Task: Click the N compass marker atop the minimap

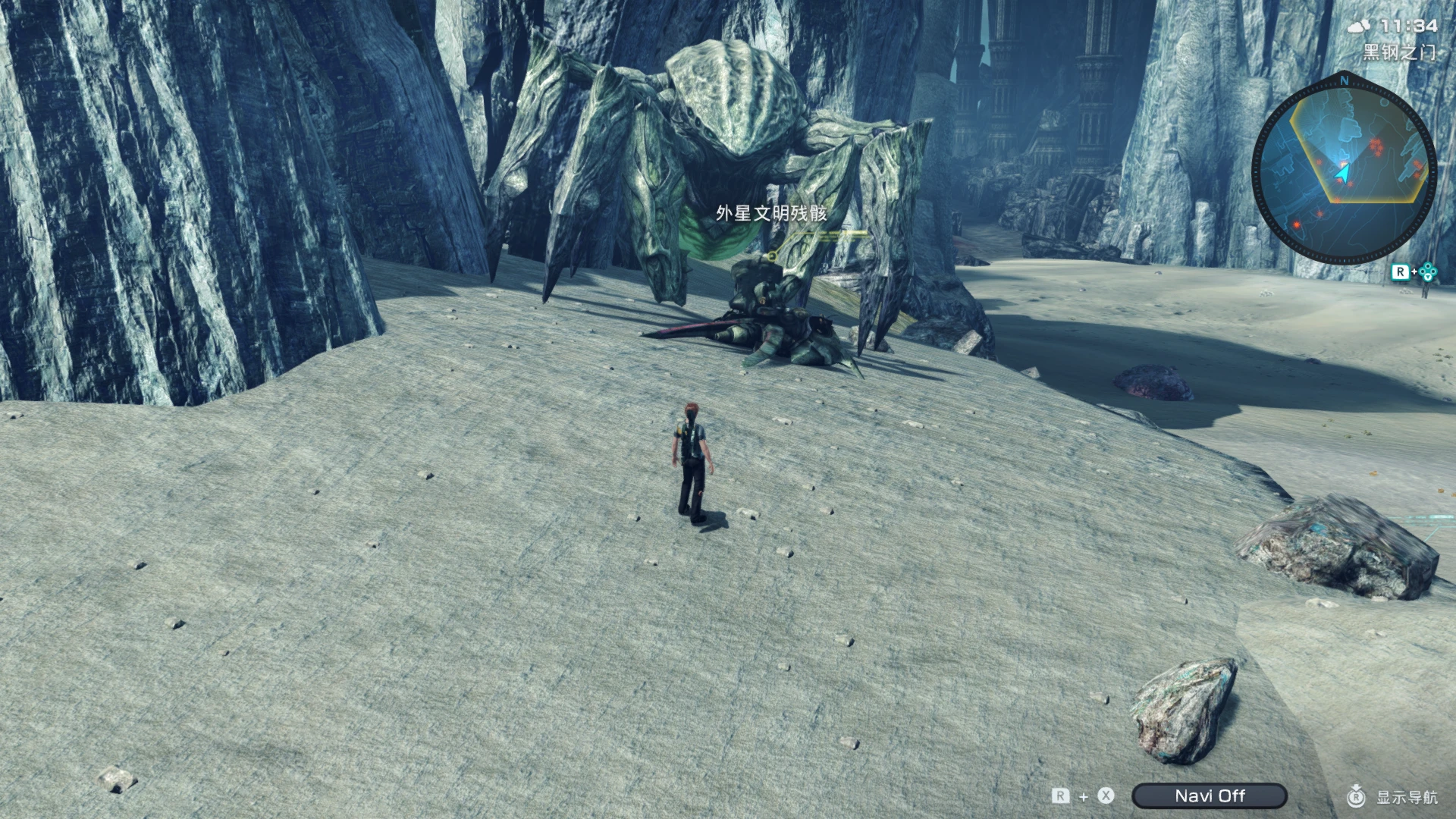Action: pos(1344,80)
